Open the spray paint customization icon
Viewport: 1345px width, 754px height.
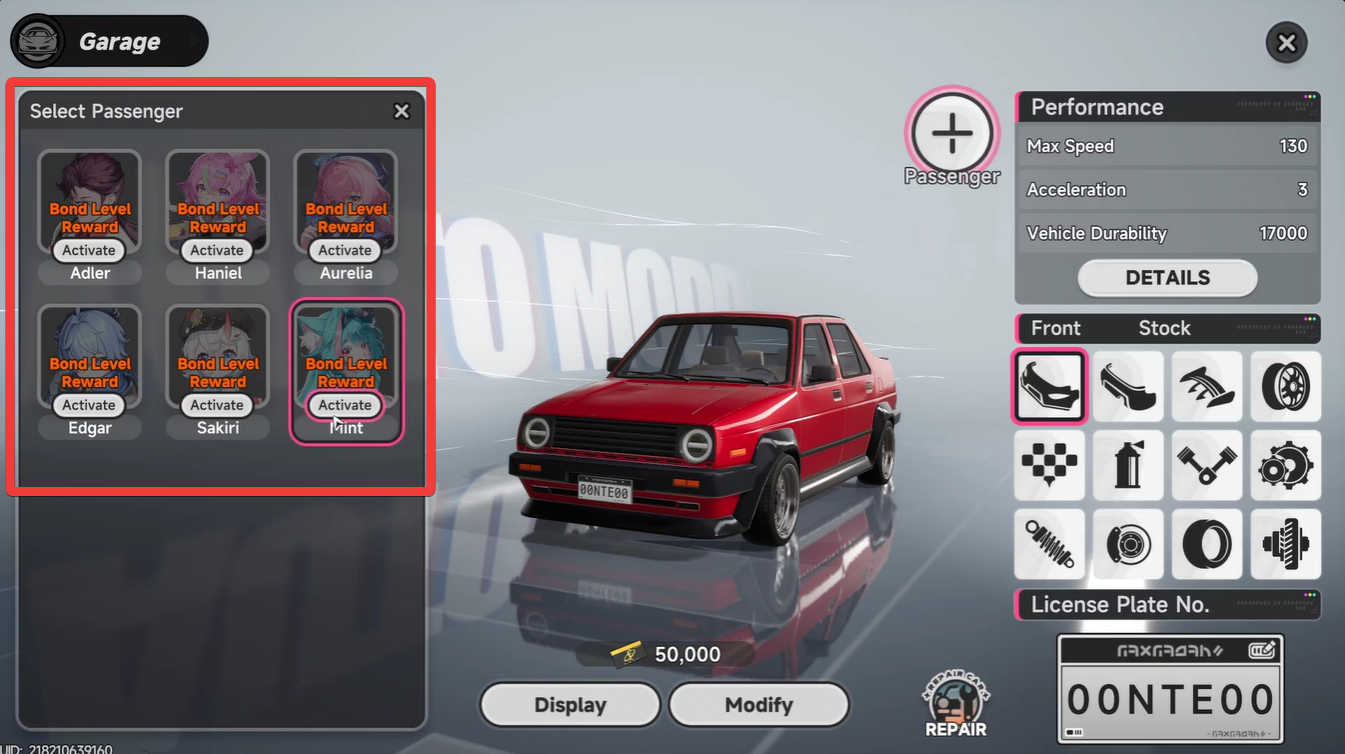coord(1128,465)
